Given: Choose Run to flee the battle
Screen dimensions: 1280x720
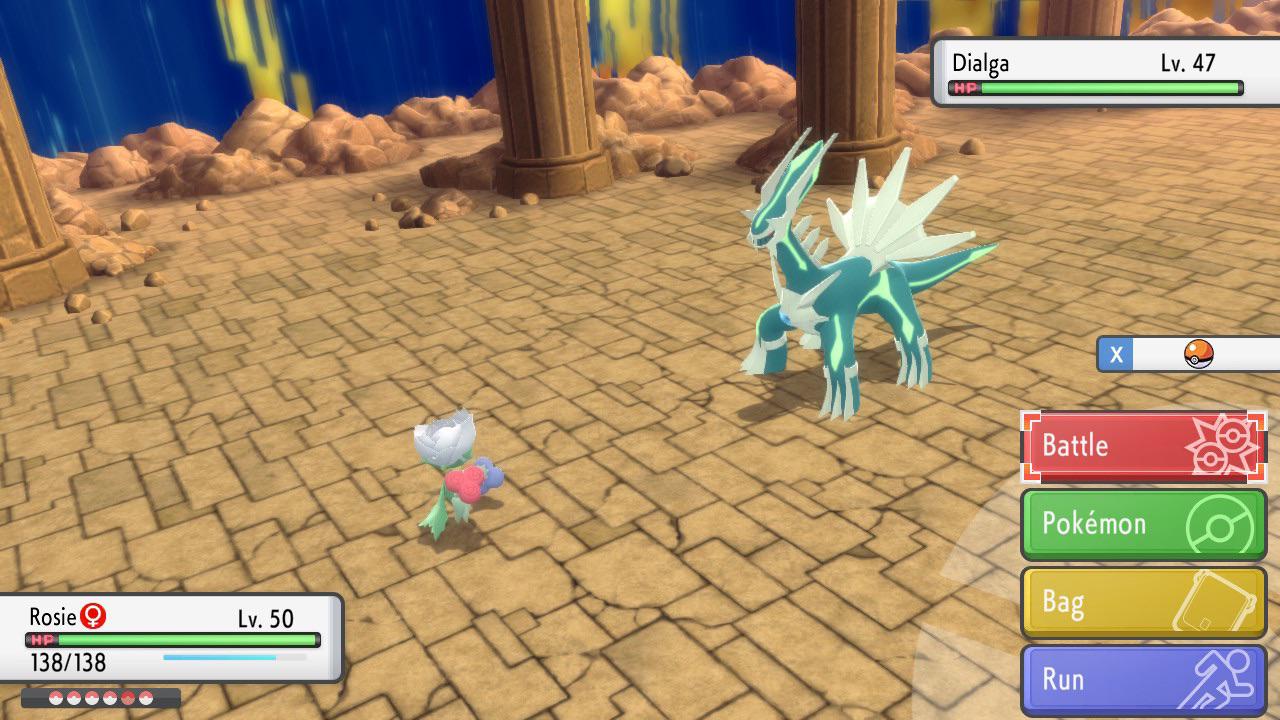Looking at the screenshot, I should tap(1100, 678).
